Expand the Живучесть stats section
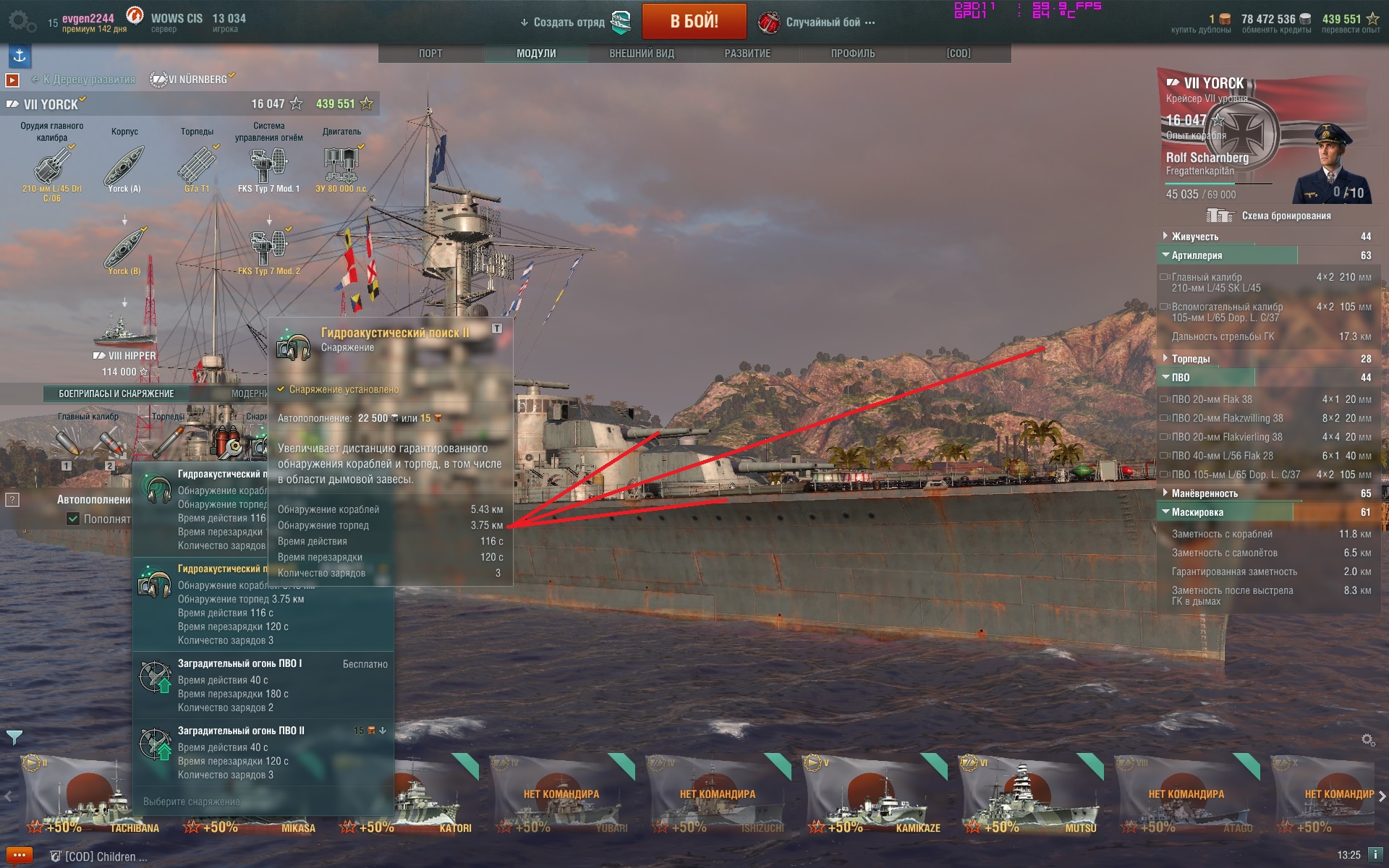This screenshot has height=868, width=1389. pyautogui.click(x=1195, y=237)
